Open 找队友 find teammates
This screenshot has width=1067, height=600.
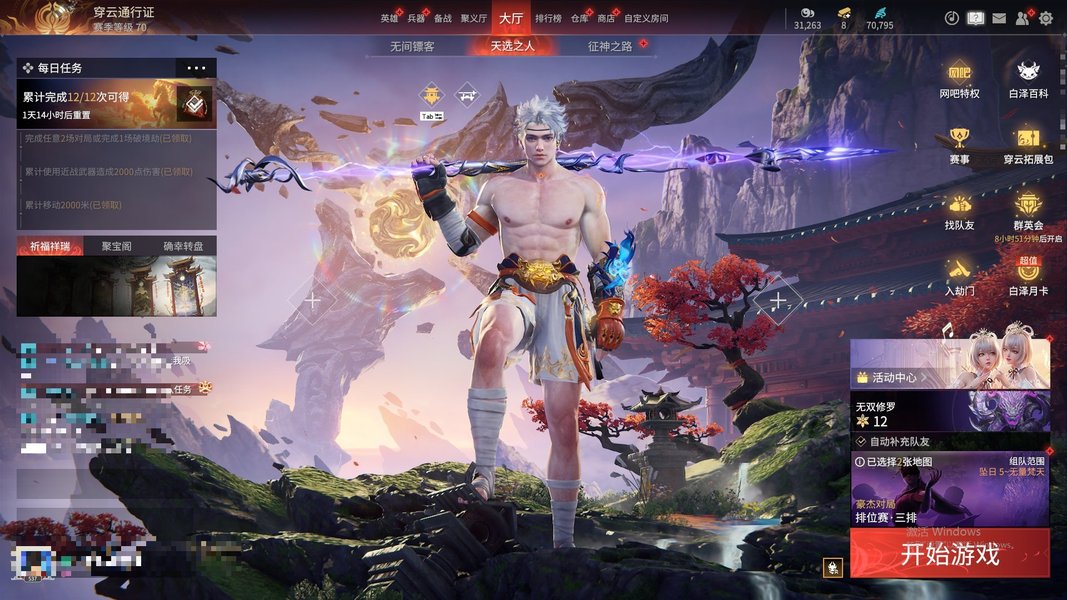click(959, 210)
